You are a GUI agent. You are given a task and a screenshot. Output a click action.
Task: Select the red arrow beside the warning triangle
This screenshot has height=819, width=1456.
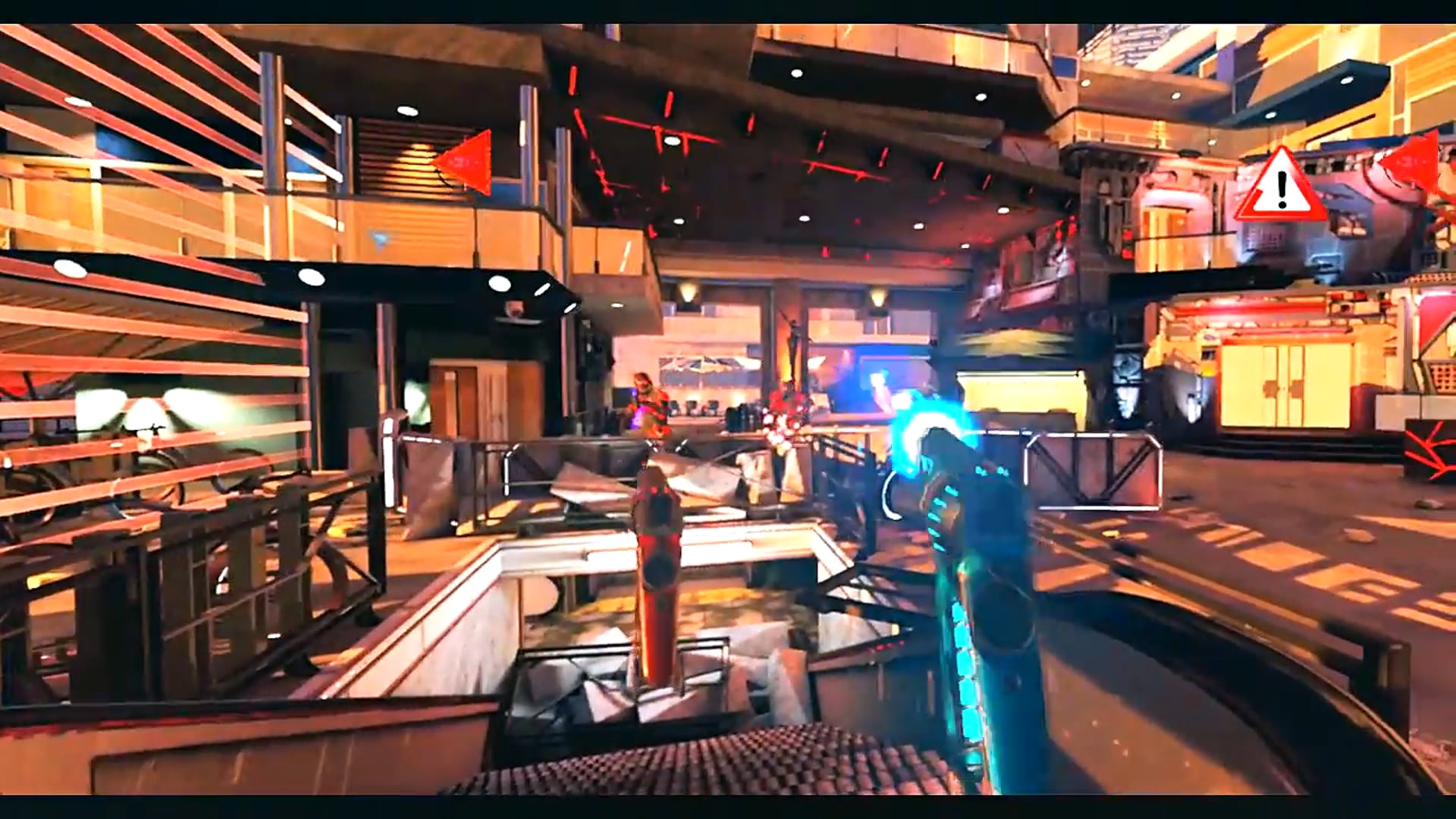tap(1410, 162)
